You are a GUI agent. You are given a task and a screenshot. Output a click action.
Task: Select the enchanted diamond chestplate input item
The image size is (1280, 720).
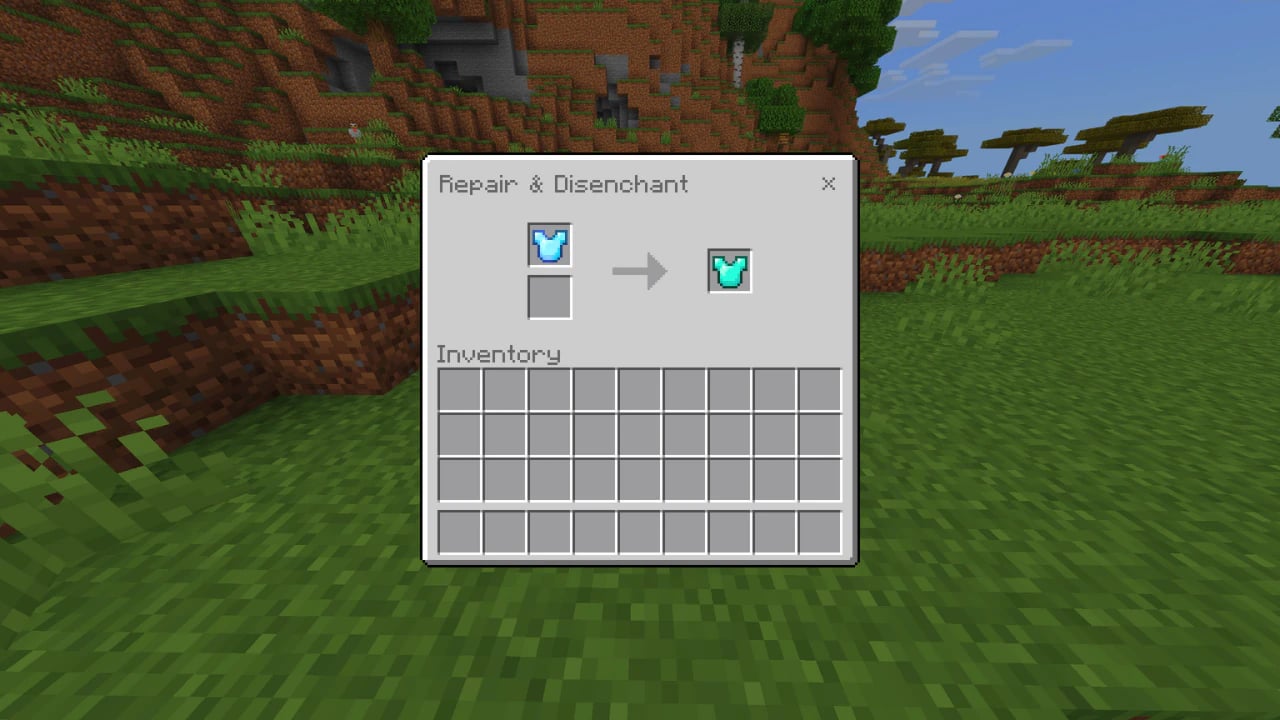pos(549,245)
